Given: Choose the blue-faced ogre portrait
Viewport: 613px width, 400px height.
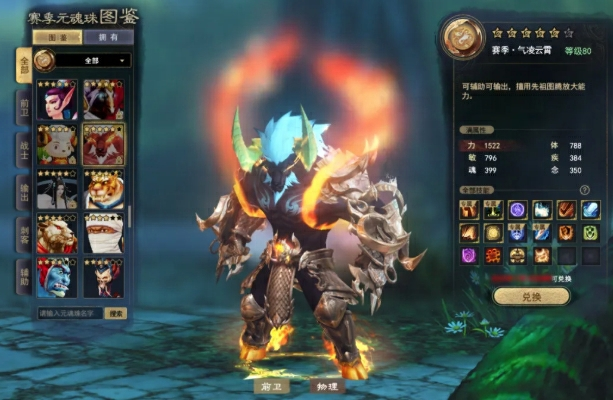Looking at the screenshot, I should coord(57,278).
